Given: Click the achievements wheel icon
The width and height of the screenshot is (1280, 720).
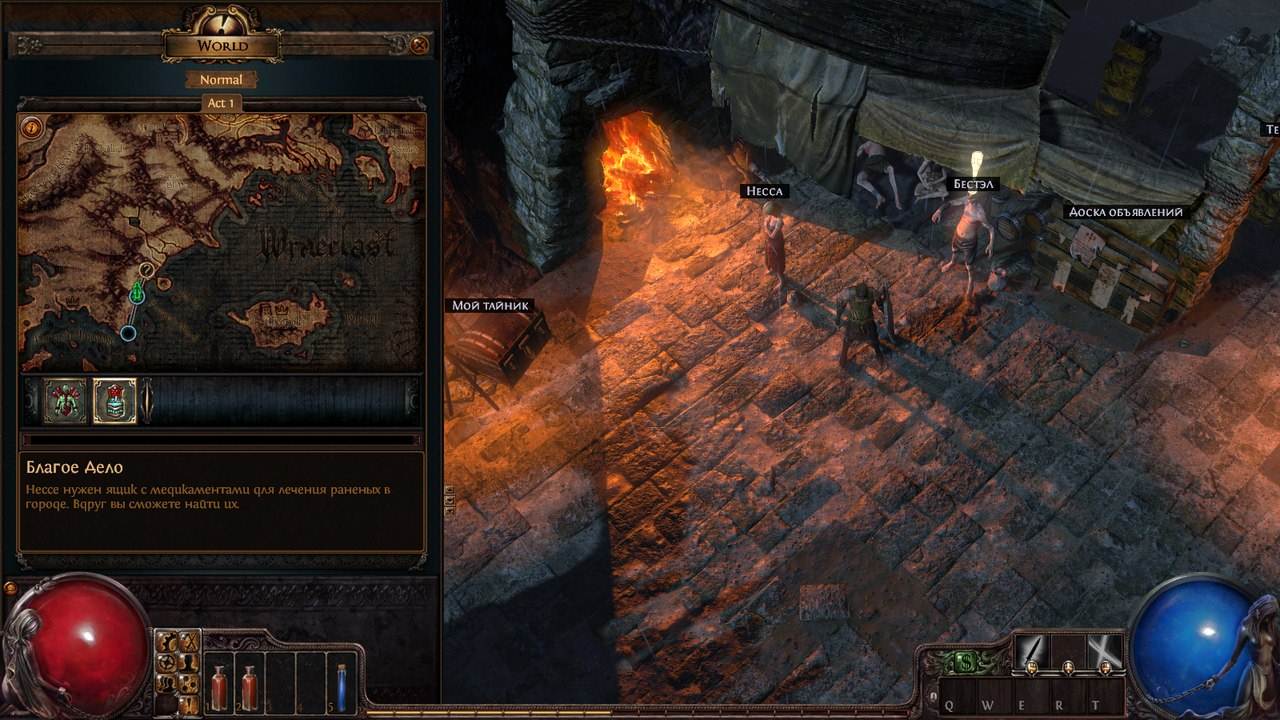Looking at the screenshot, I should click(x=166, y=660).
